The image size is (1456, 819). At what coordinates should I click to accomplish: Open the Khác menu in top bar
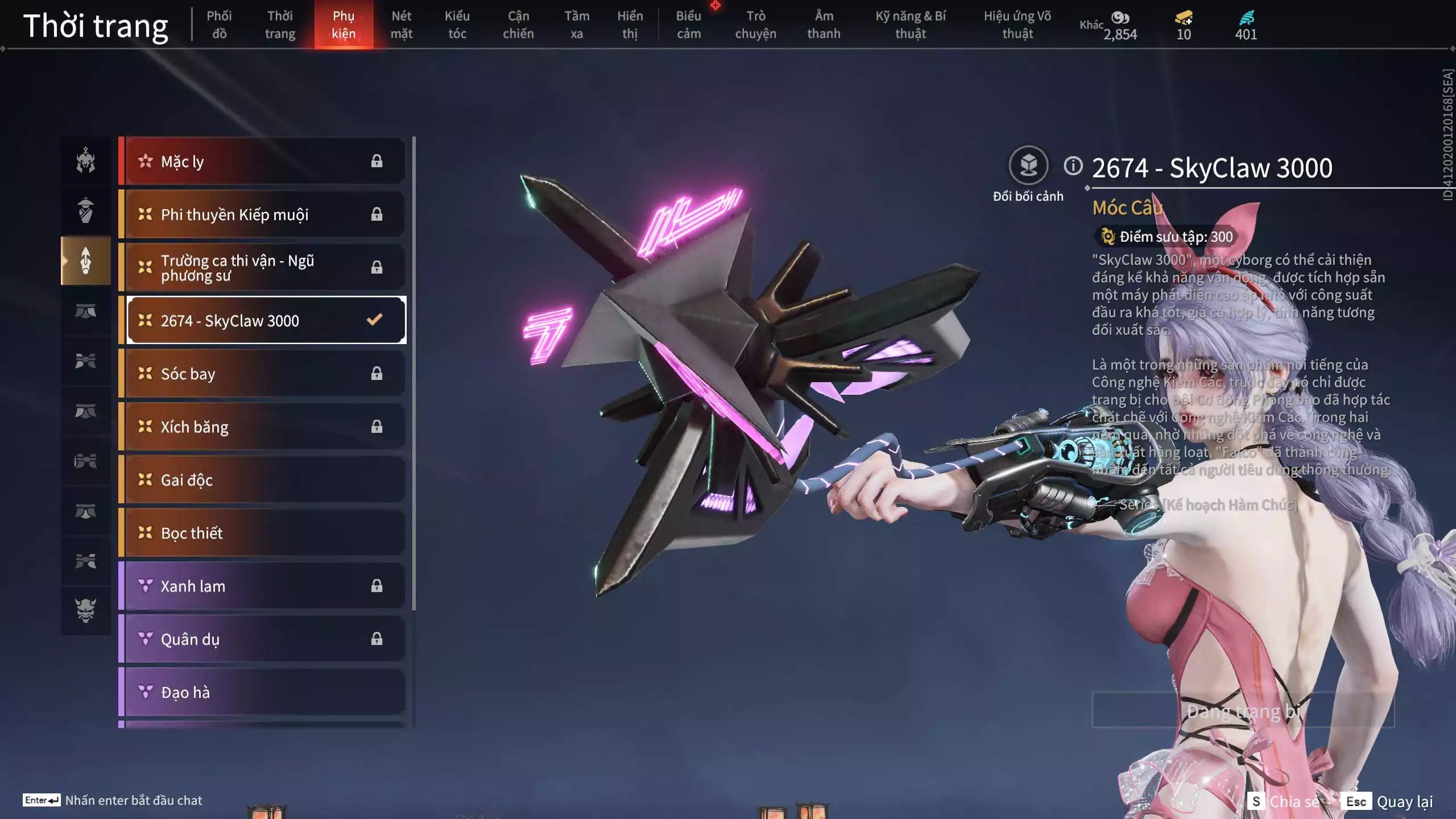[x=1091, y=24]
